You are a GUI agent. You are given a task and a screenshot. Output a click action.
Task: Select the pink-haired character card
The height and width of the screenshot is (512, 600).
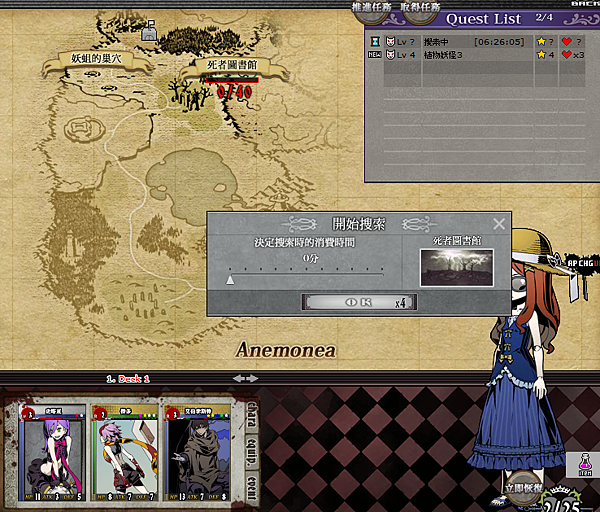point(128,452)
